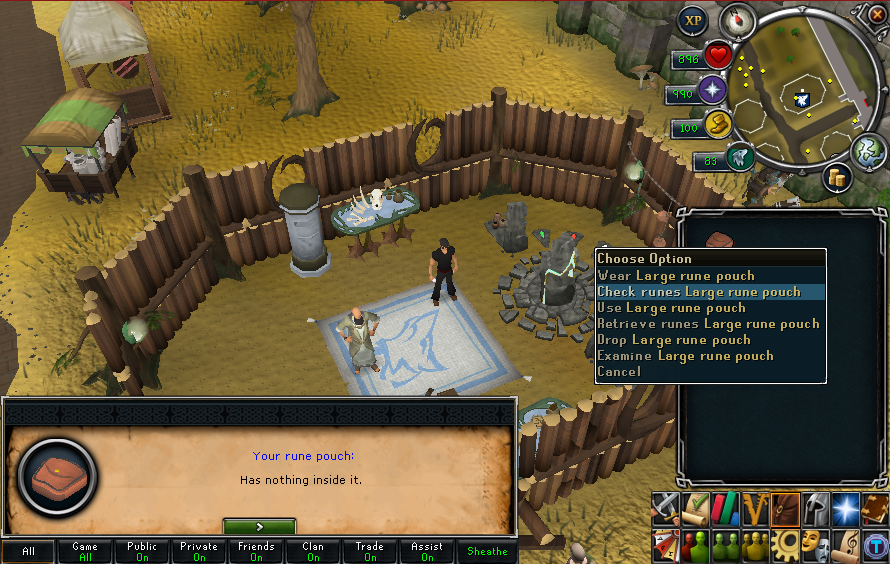890x564 pixels.
Task: Open the gear Settings tab
Action: pyautogui.click(x=785, y=543)
